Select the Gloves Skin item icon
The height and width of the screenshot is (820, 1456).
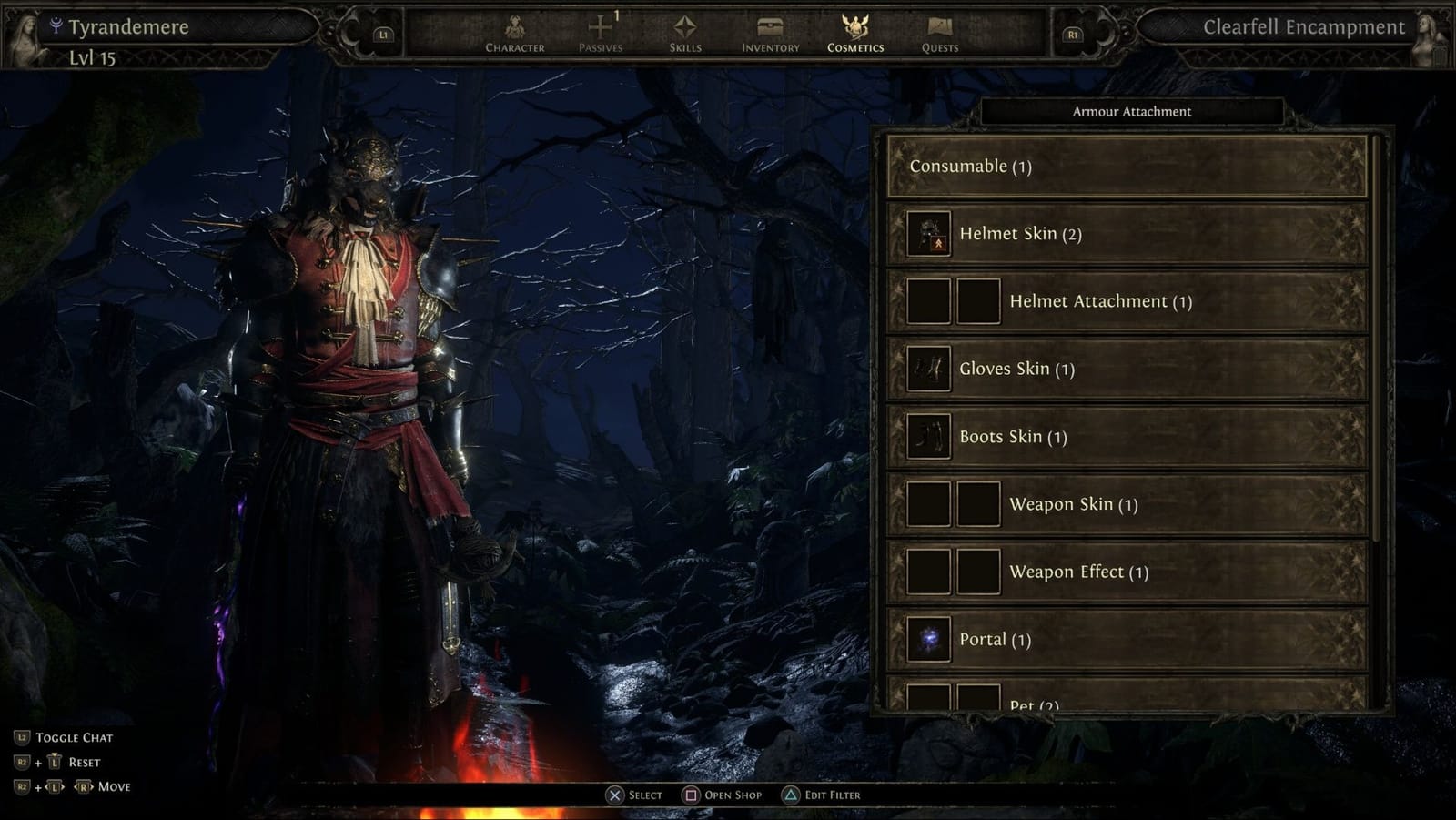(x=927, y=369)
